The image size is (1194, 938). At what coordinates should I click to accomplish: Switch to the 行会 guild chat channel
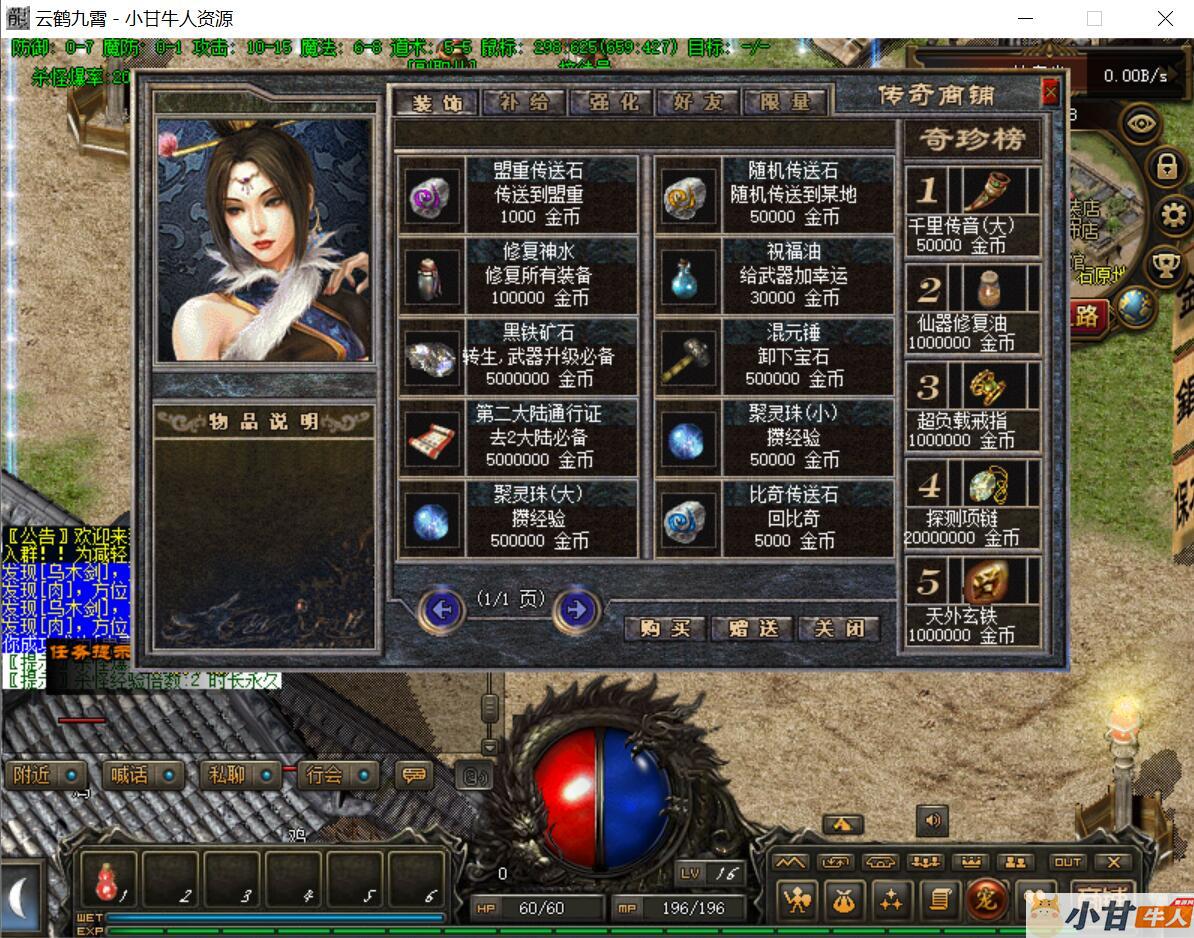tap(338, 775)
